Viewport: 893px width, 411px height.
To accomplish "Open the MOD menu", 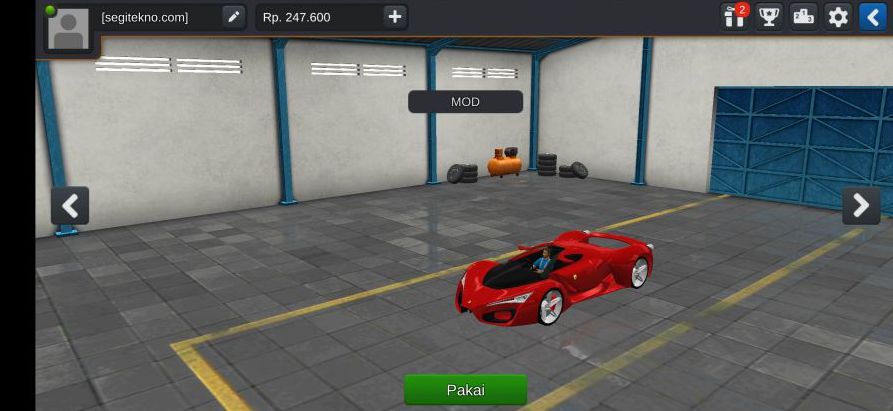I will (465, 102).
